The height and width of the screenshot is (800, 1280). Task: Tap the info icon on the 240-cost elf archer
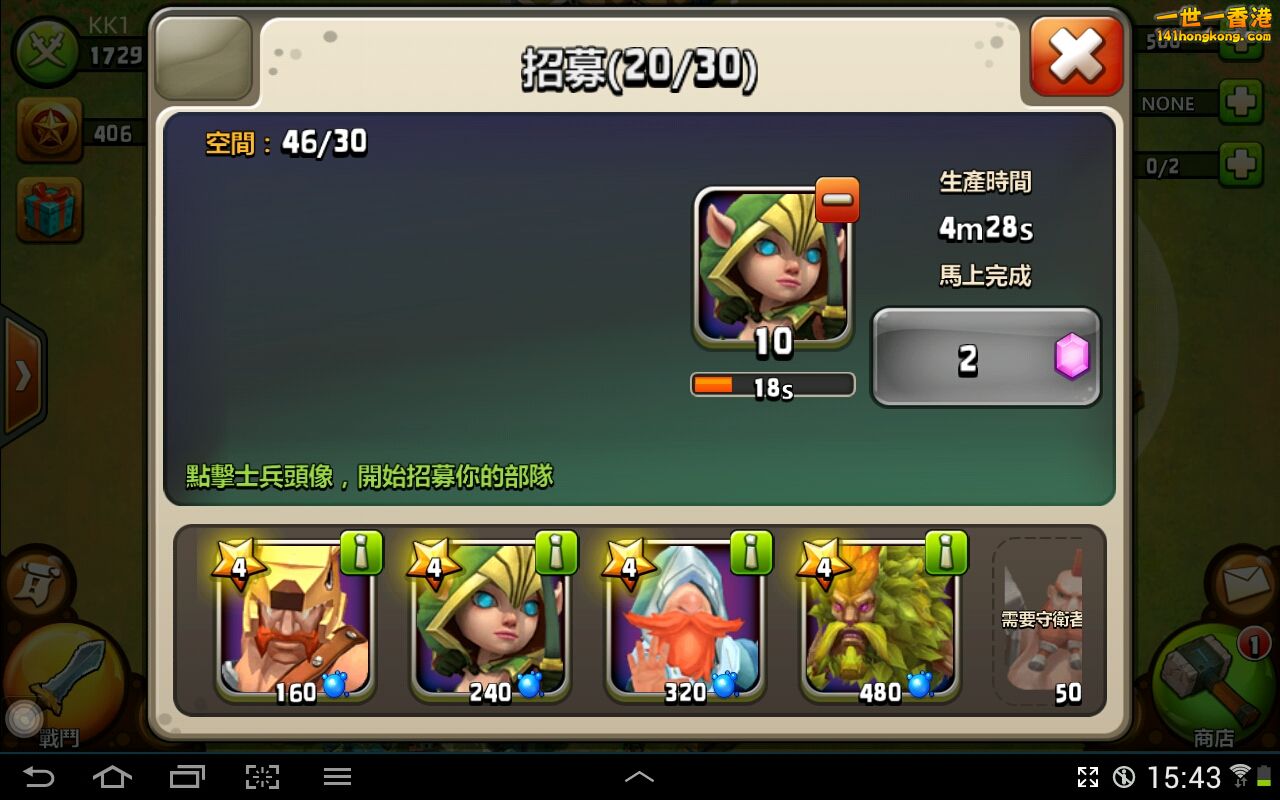(558, 551)
